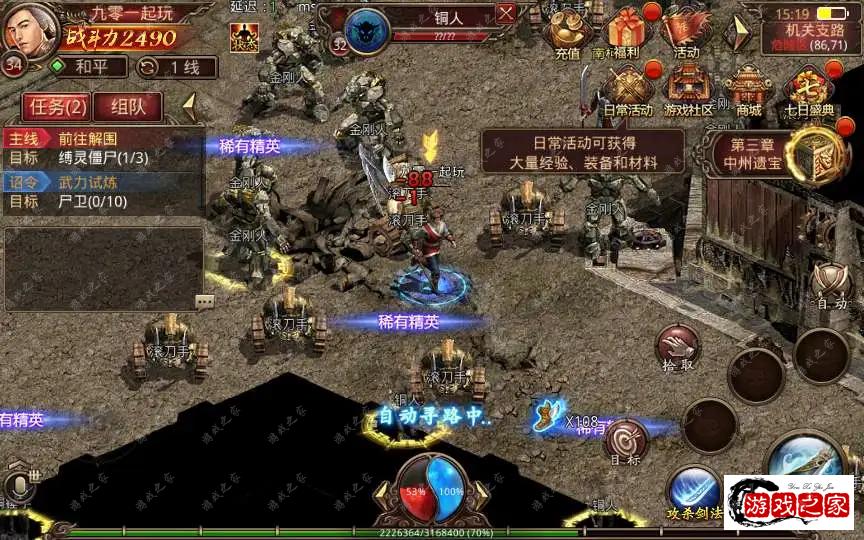Open the 充值 recharge gold ingot icon
This screenshot has height=540, width=864.
[x=566, y=34]
